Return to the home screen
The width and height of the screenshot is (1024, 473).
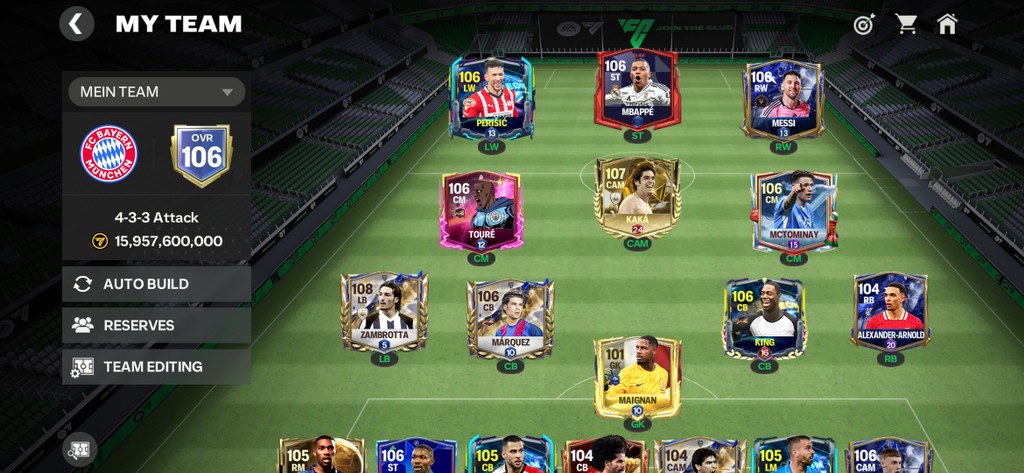click(x=947, y=24)
